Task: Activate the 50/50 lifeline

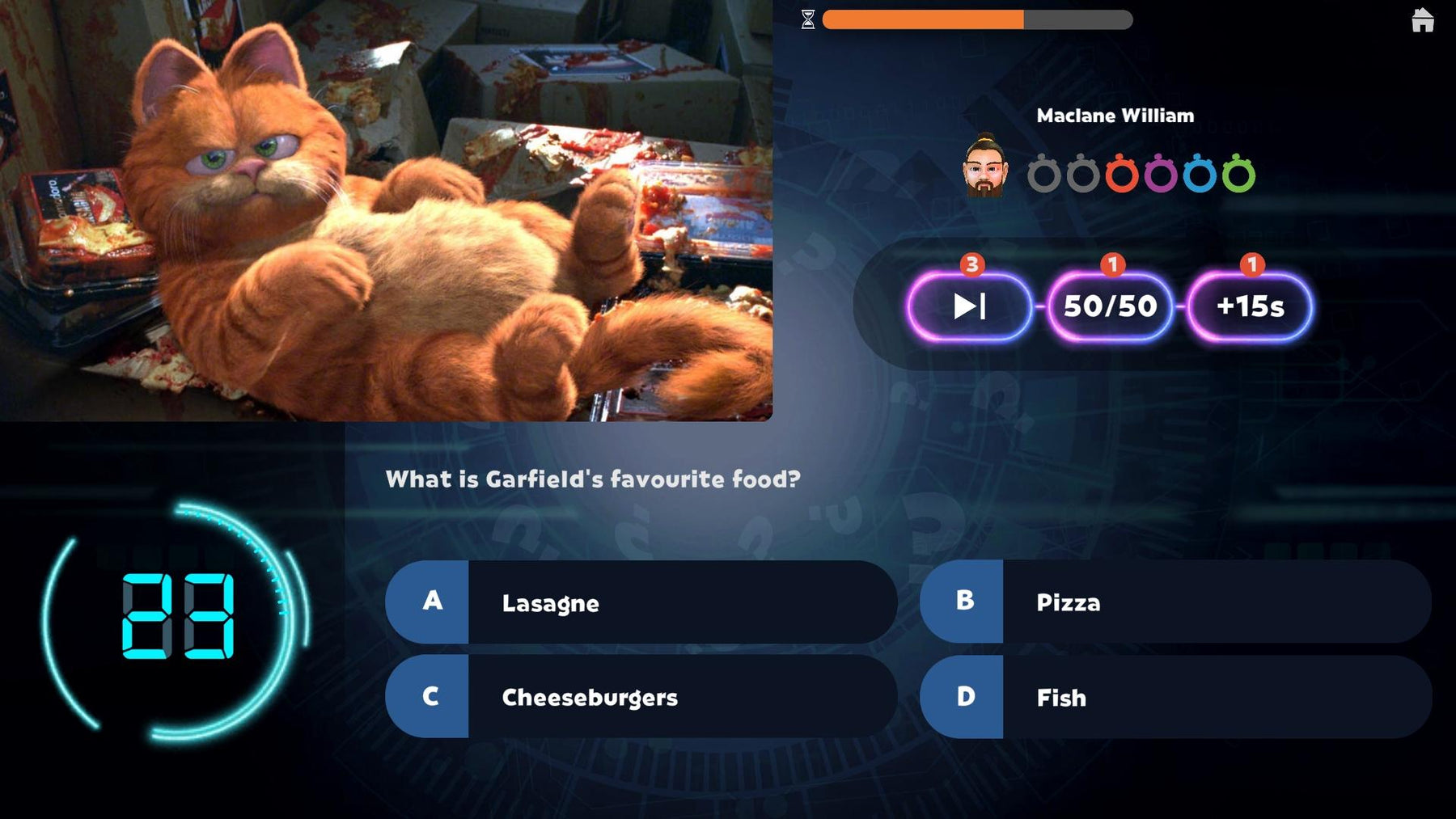Action: click(x=1110, y=306)
